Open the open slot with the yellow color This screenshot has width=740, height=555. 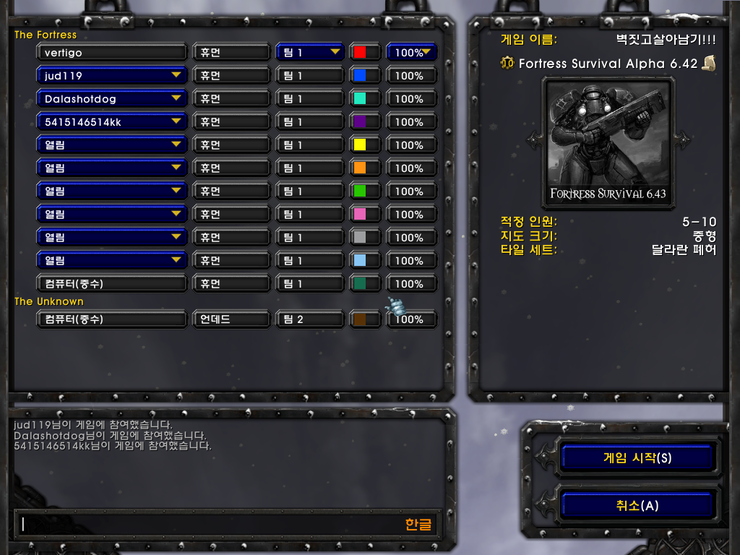112,144
